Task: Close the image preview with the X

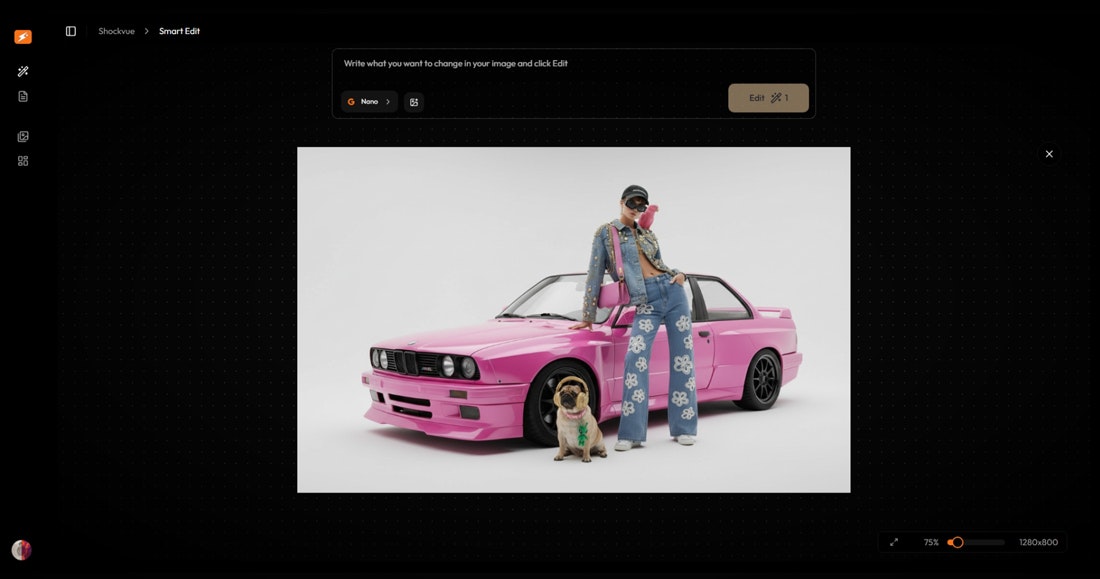Action: click(1049, 154)
